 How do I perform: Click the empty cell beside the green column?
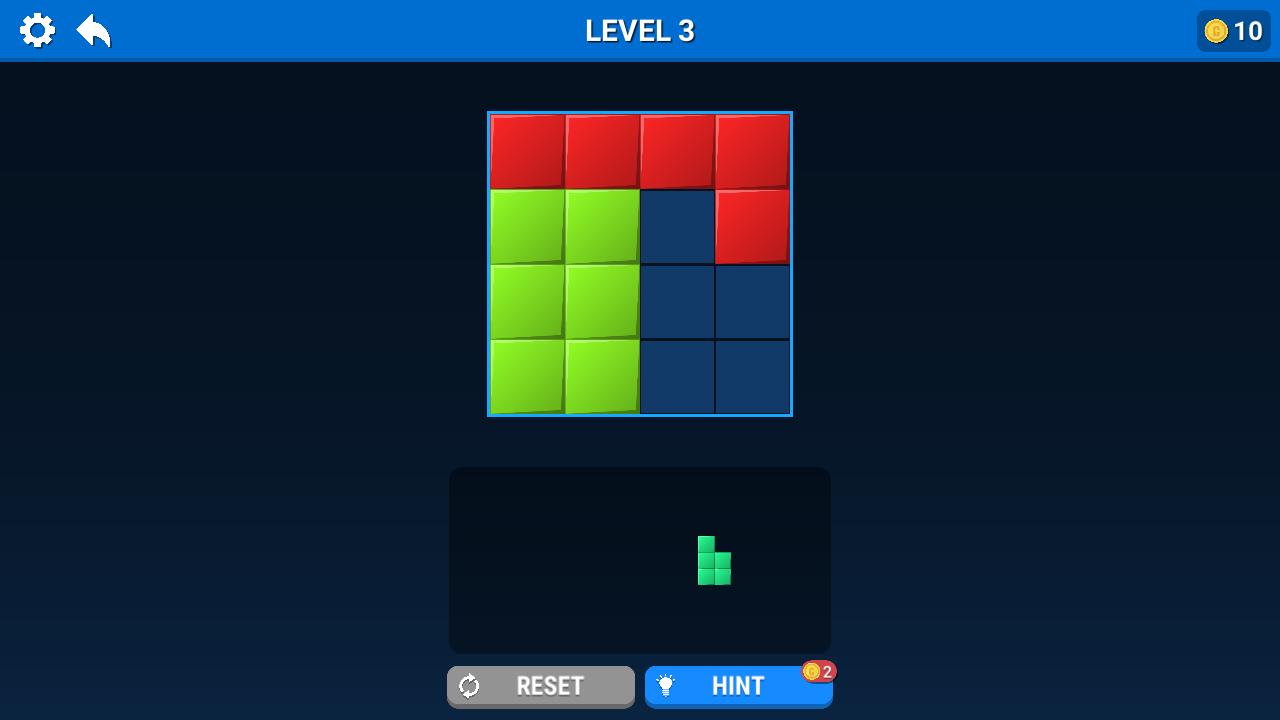[677, 225]
